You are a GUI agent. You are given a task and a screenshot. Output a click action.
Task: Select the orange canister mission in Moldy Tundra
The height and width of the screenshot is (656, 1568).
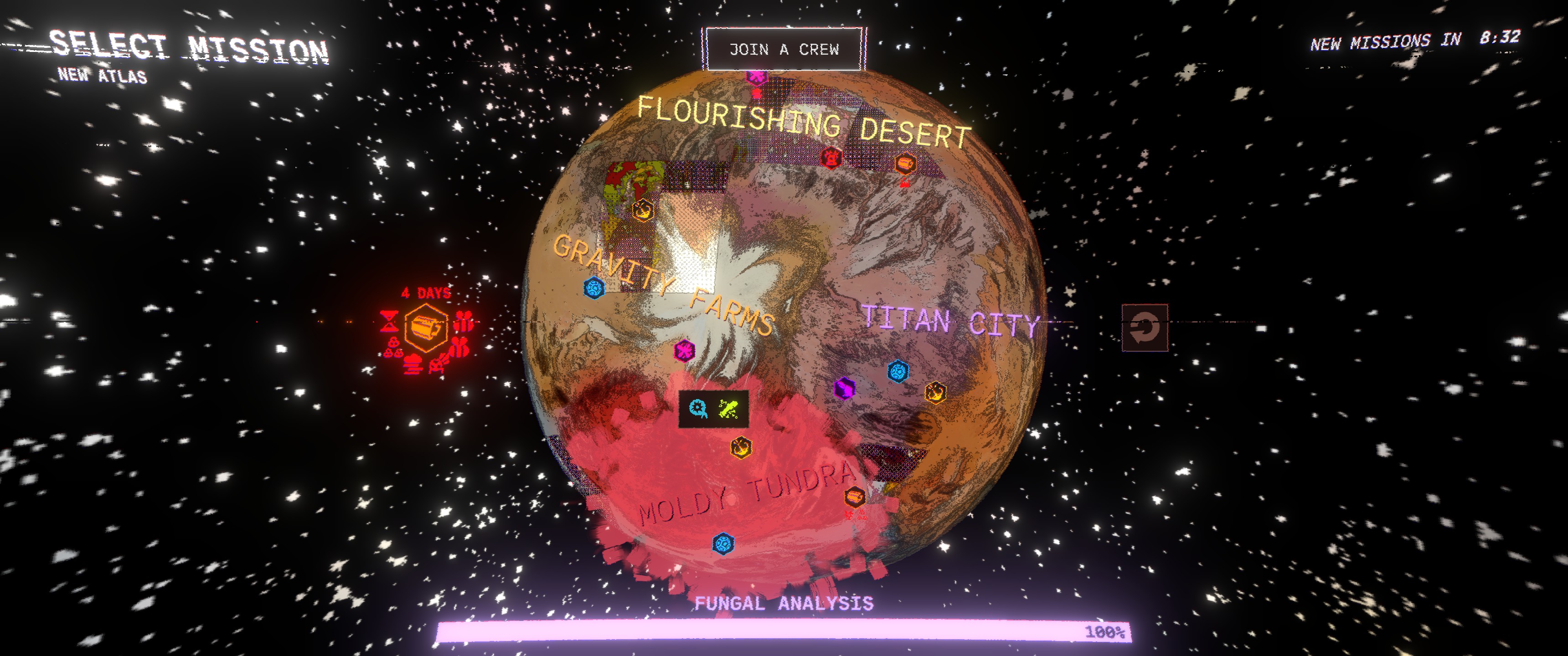click(855, 496)
